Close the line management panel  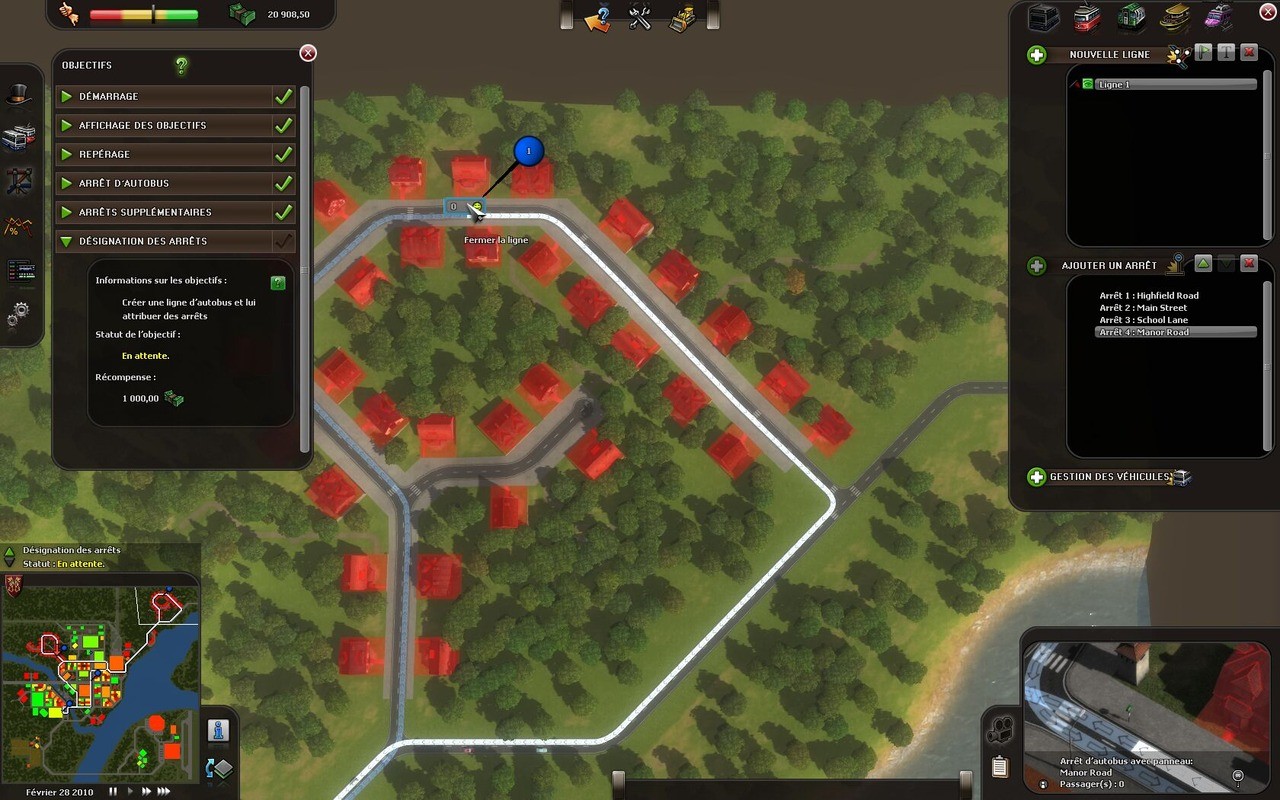pyautogui.click(x=1268, y=11)
